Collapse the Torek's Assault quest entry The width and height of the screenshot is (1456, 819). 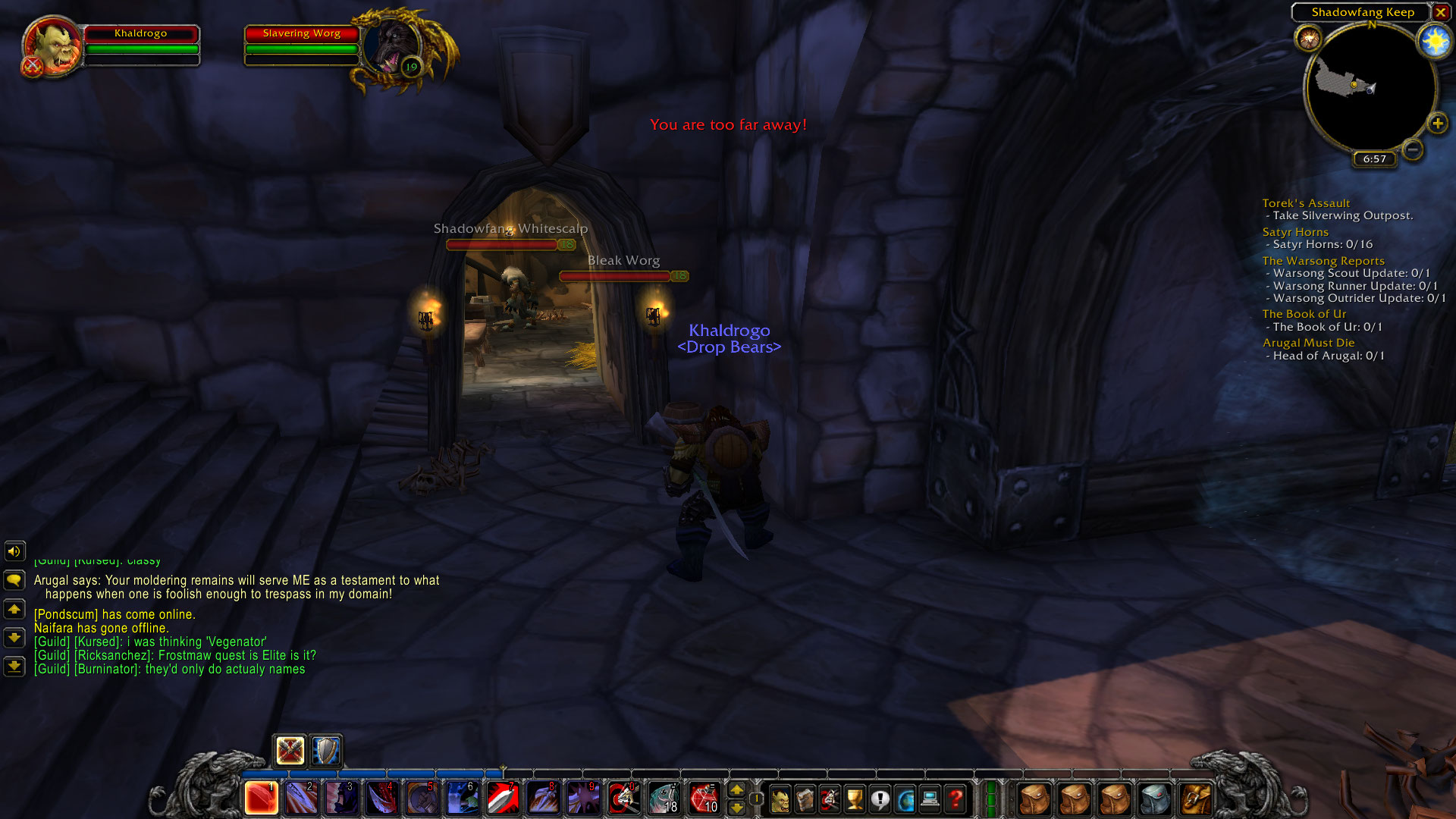coord(1305,202)
